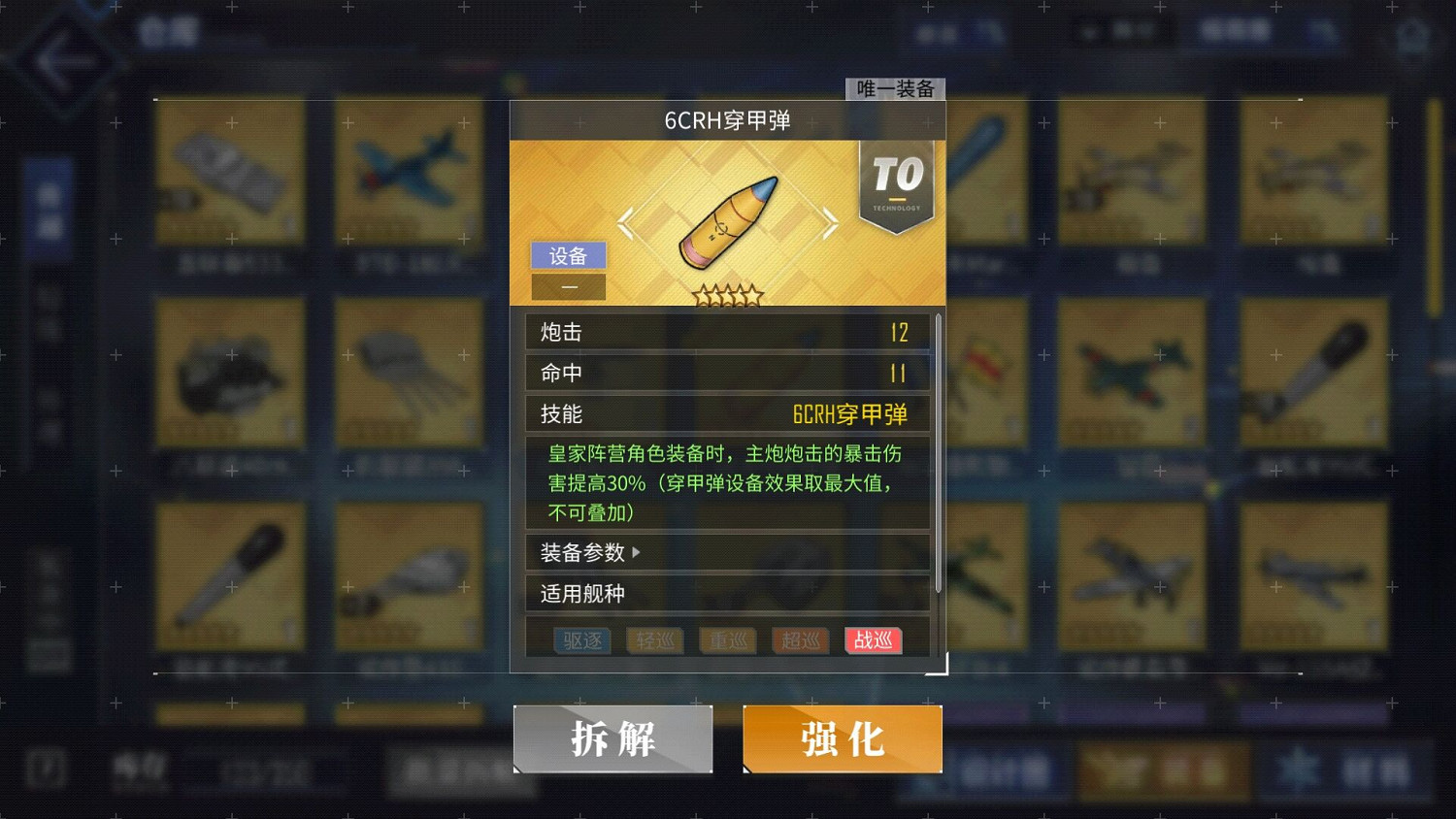Click the right chevron to view next equipment

[x=829, y=223]
